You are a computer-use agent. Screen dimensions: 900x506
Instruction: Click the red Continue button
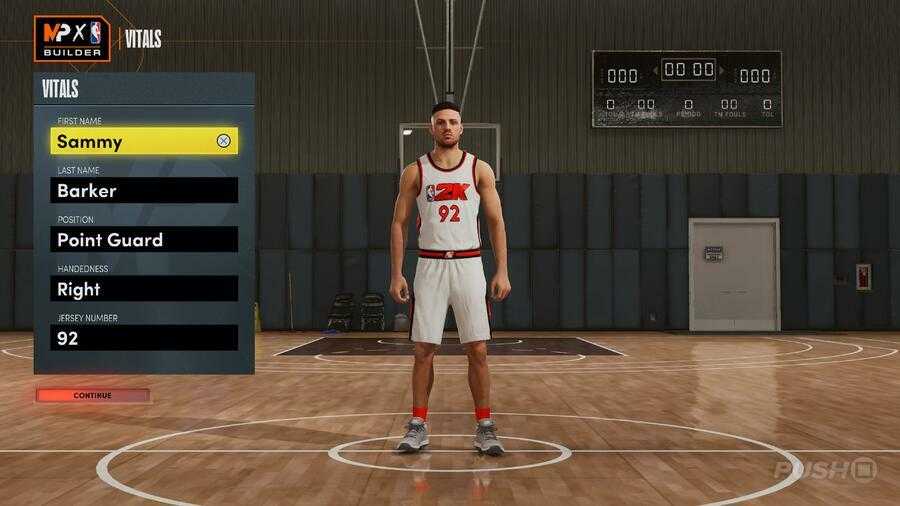pos(93,395)
